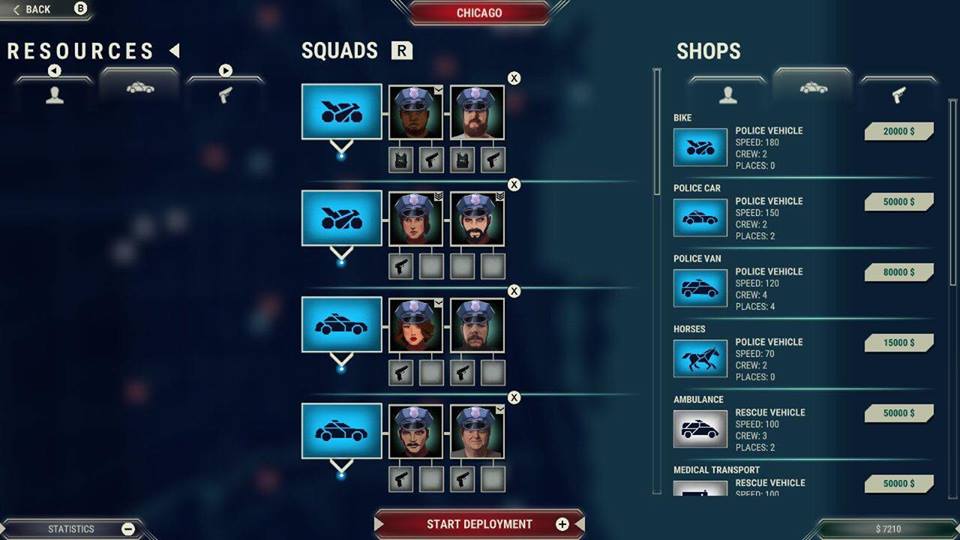Pick the mustached officer portrait

[x=415, y=431]
